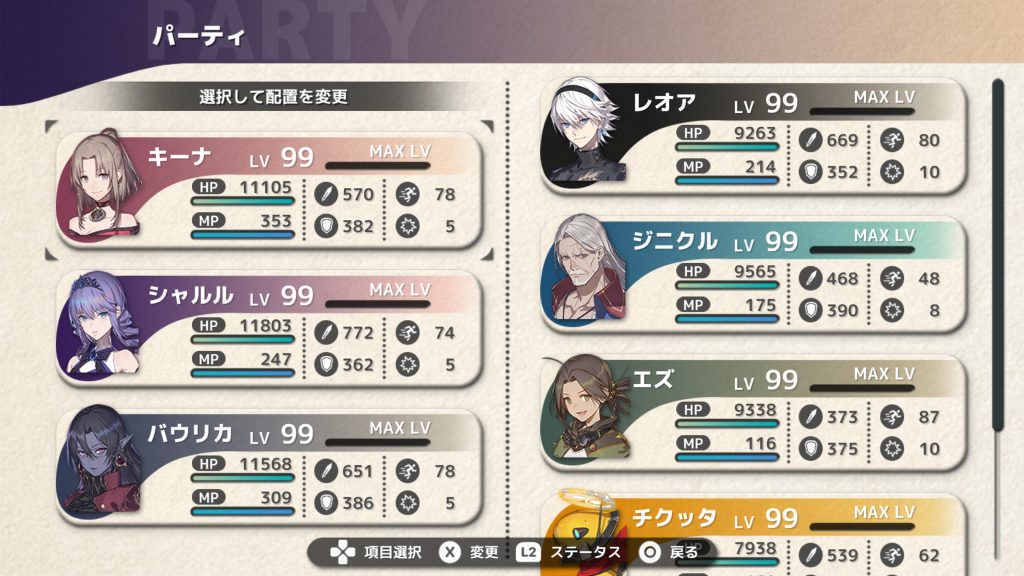
Task: Pick バウリカ party card
Action: pyautogui.click(x=270, y=463)
